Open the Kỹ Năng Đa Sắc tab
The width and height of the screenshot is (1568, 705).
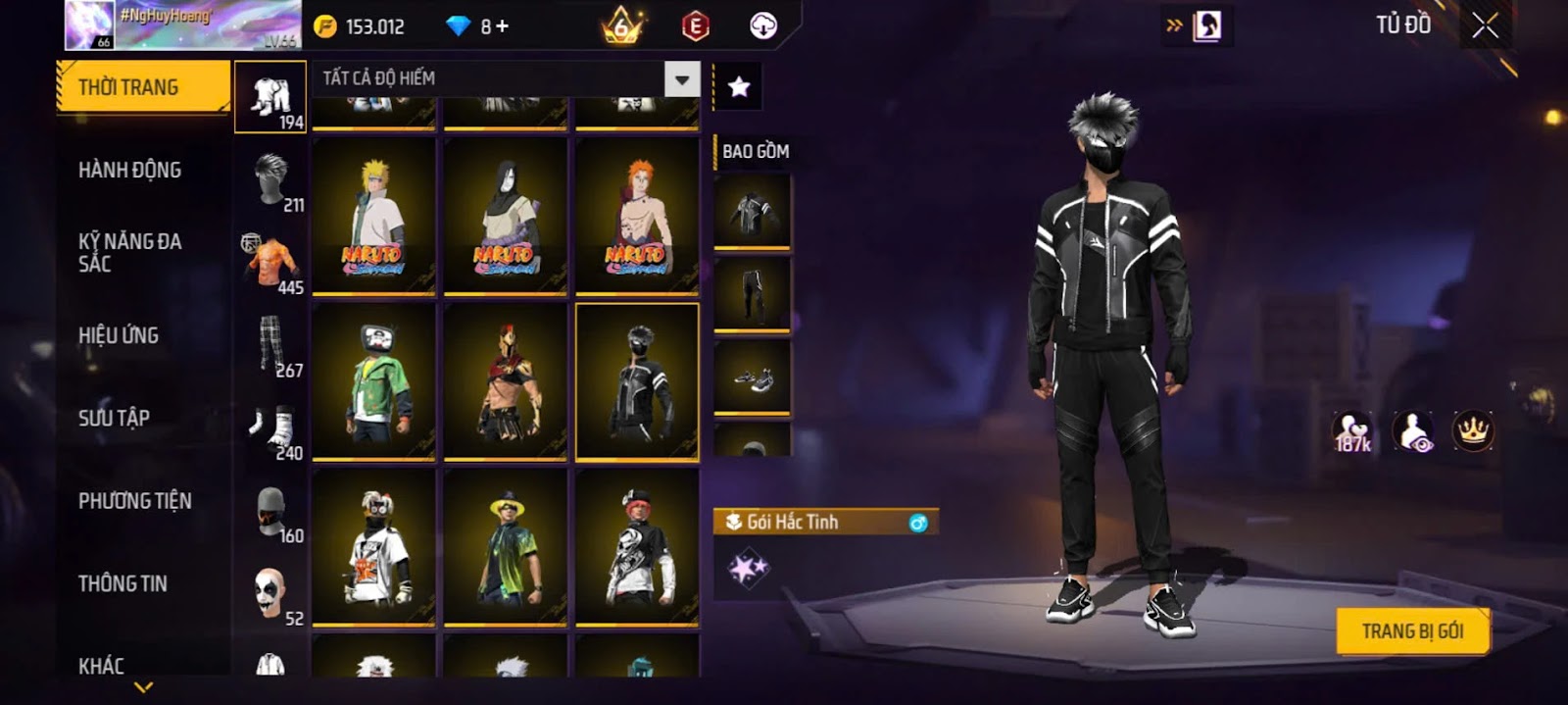[129, 252]
